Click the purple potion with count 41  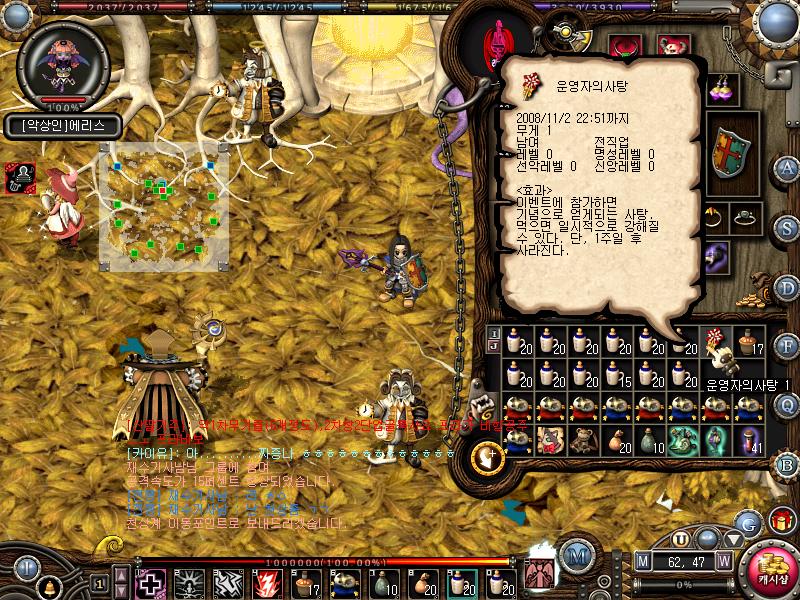[747, 439]
